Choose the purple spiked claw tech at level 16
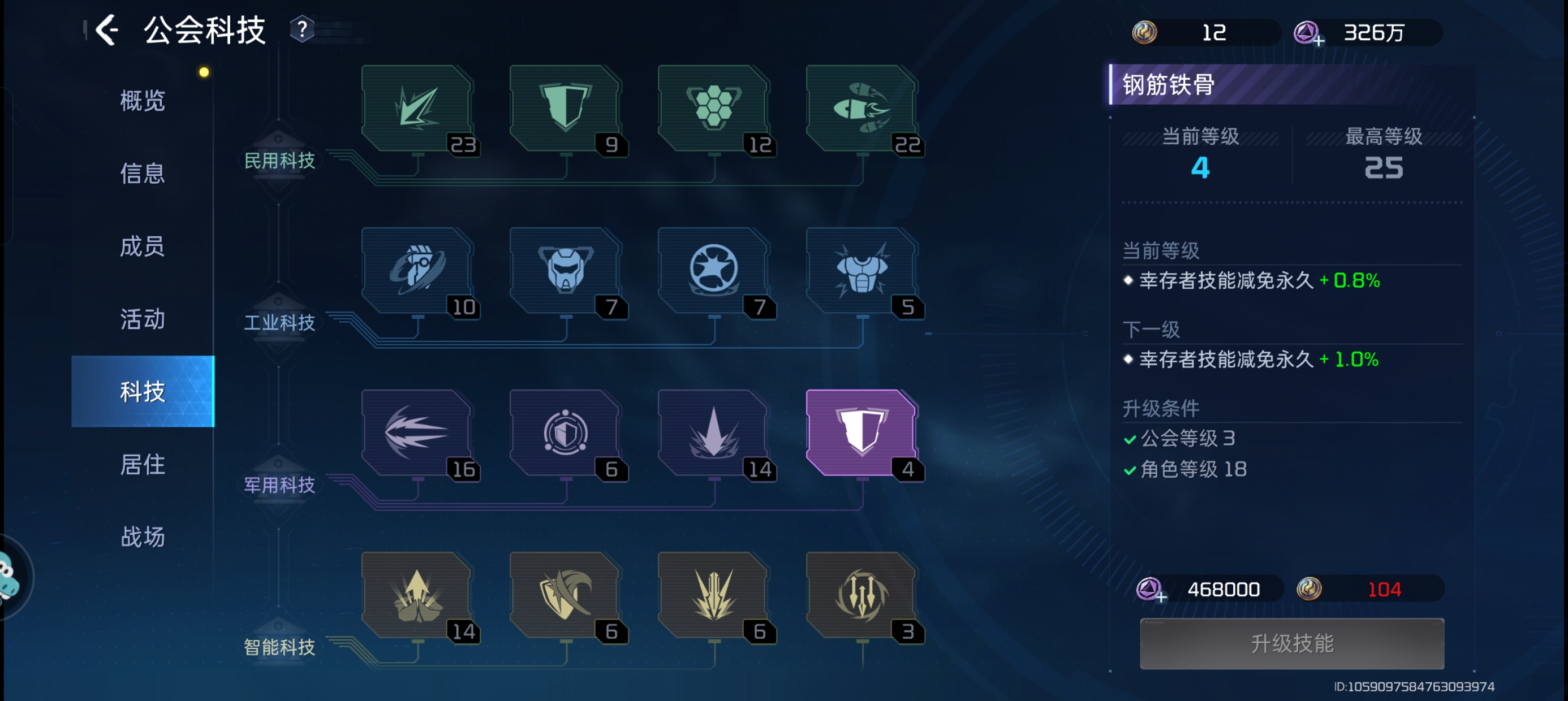The height and width of the screenshot is (701, 1568). click(x=417, y=432)
